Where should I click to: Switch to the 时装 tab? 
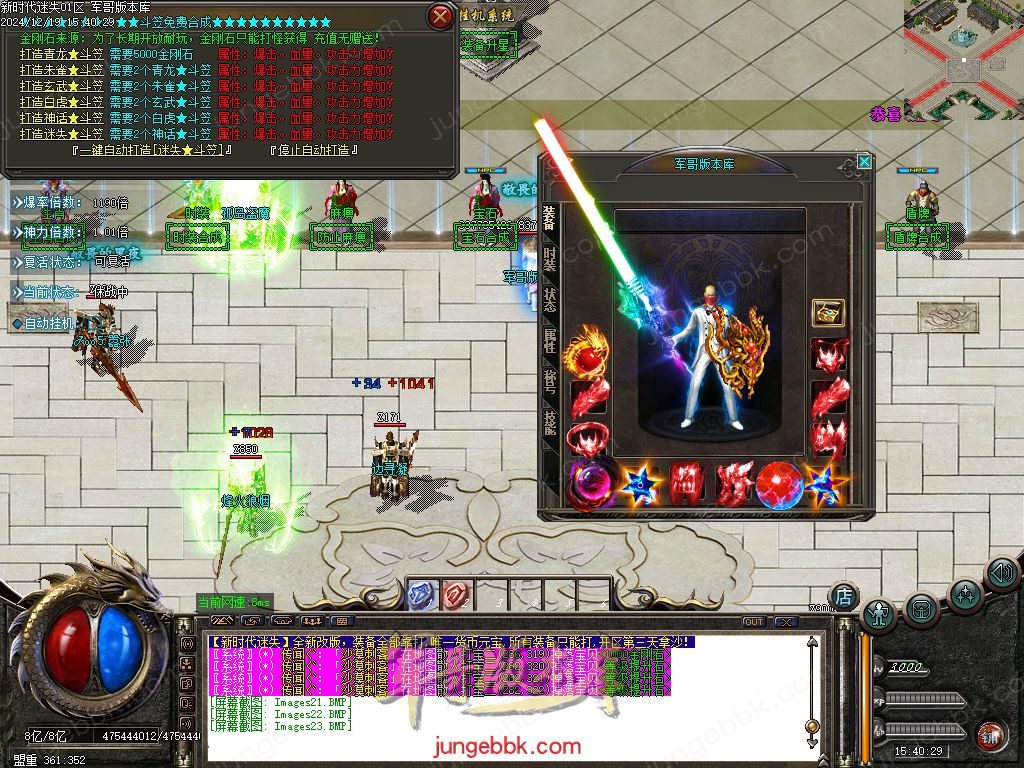(x=550, y=259)
